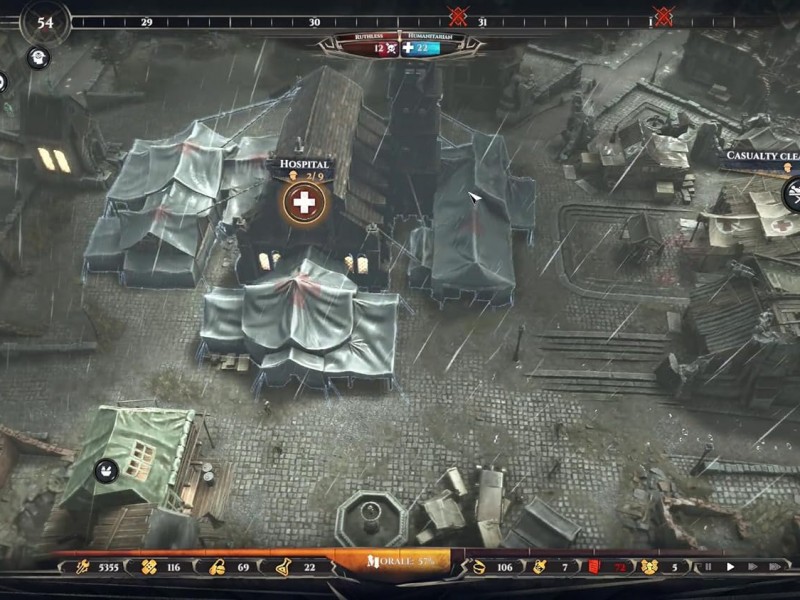Select the bandage supplies icon showing 116
Image resolution: width=800 pixels, height=600 pixels.
click(150, 567)
